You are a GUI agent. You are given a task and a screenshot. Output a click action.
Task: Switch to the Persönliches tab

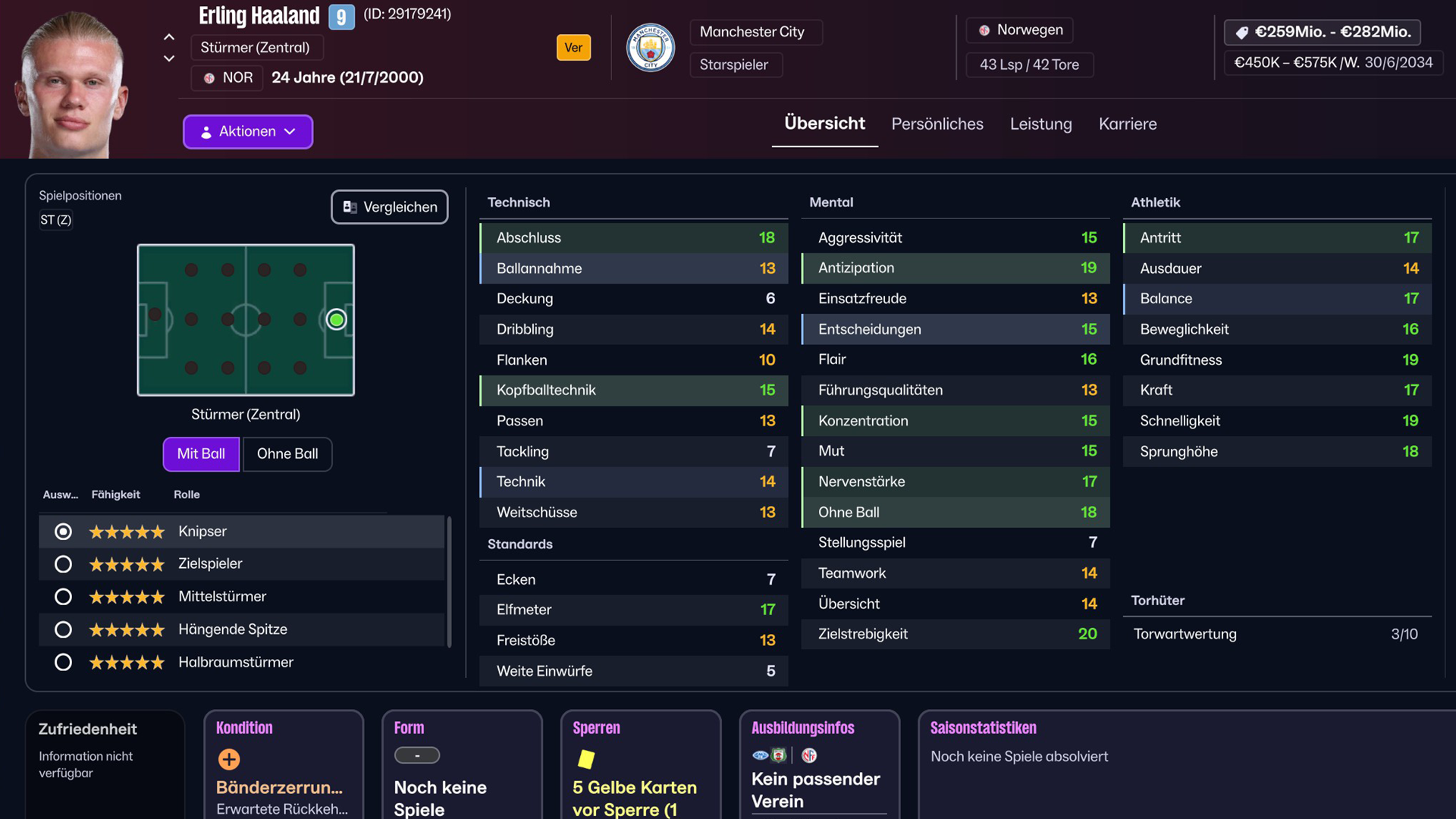[x=937, y=124]
